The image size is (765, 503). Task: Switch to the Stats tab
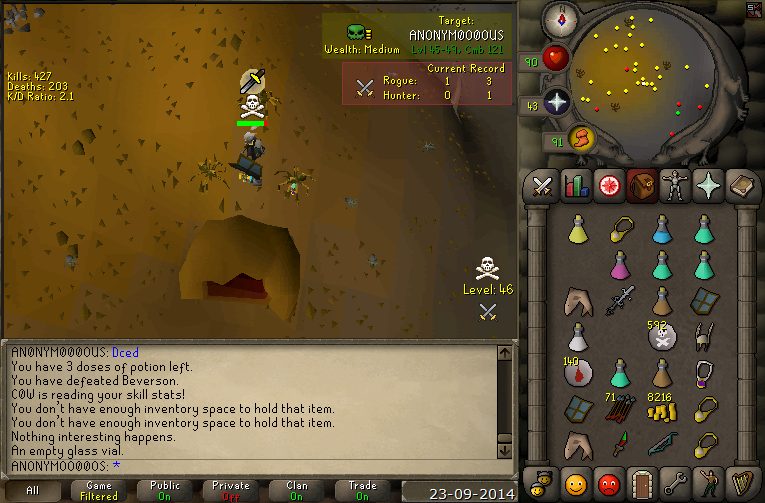pos(575,186)
